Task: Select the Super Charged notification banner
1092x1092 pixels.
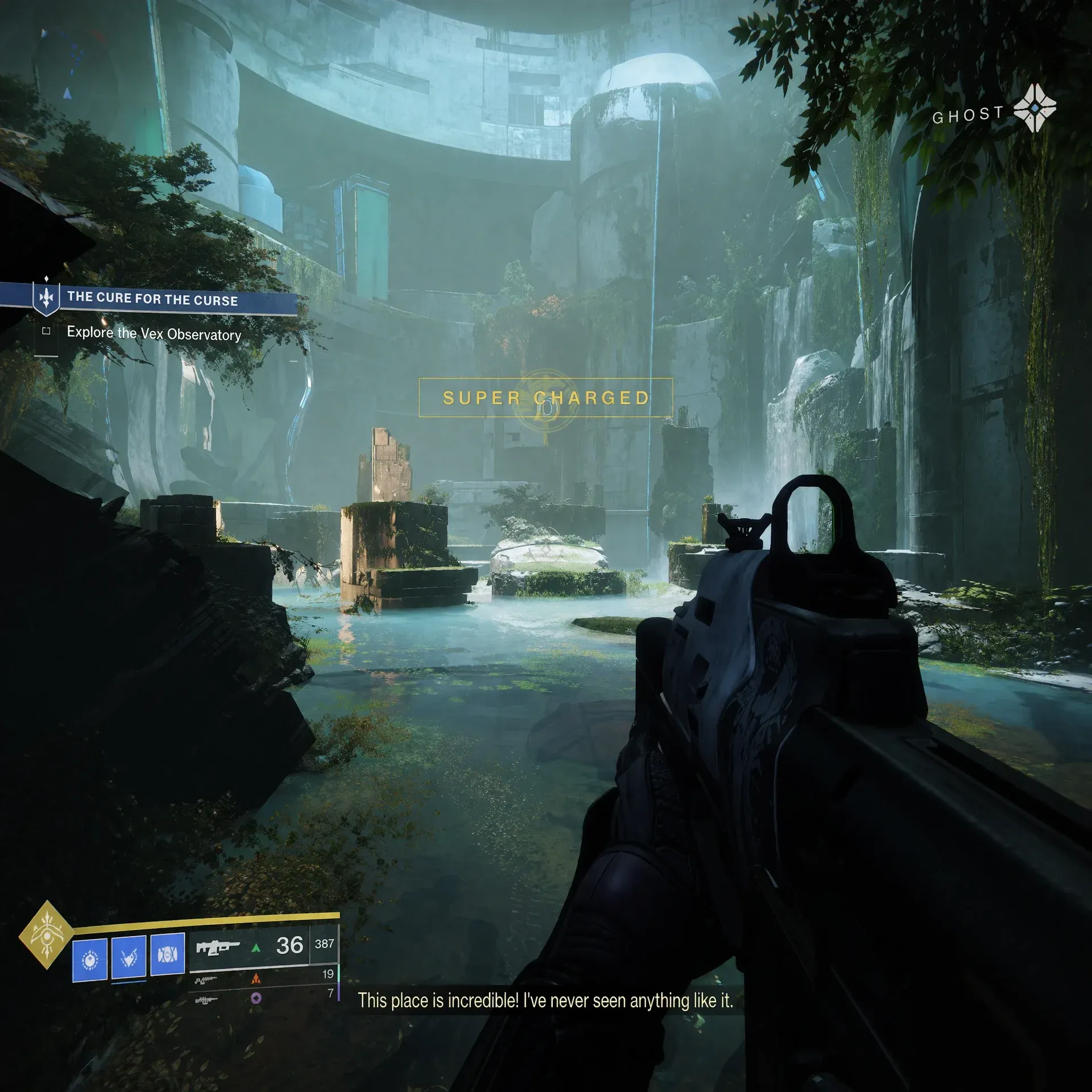Action: [x=545, y=398]
